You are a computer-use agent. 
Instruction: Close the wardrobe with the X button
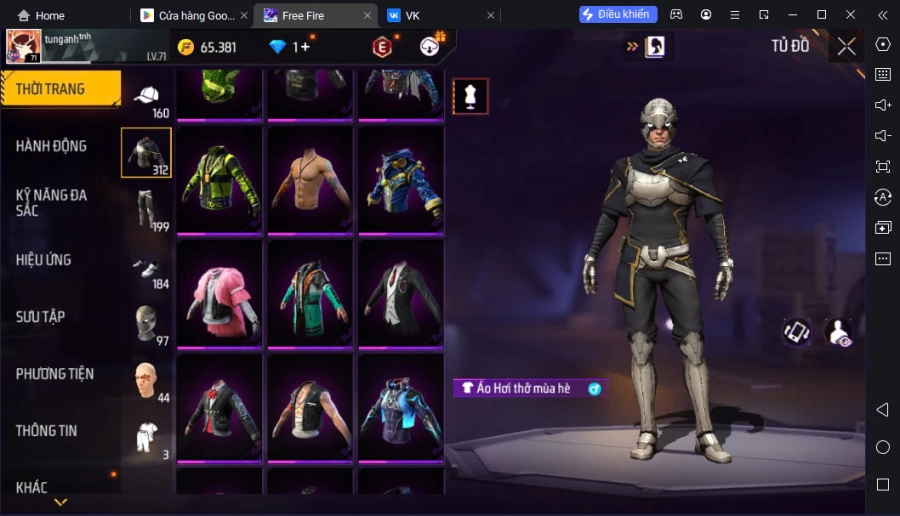(847, 46)
